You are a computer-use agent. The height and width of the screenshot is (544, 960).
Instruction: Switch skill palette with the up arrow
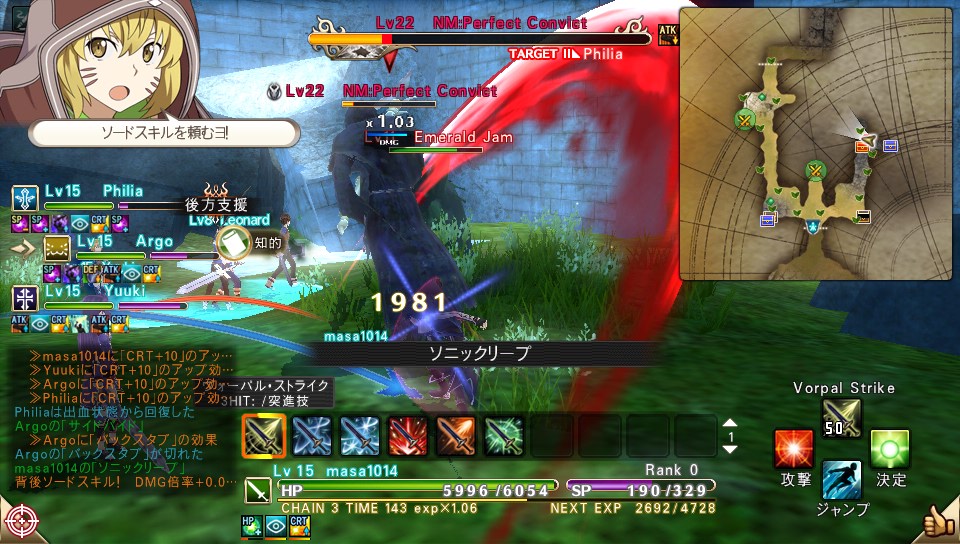[730, 424]
